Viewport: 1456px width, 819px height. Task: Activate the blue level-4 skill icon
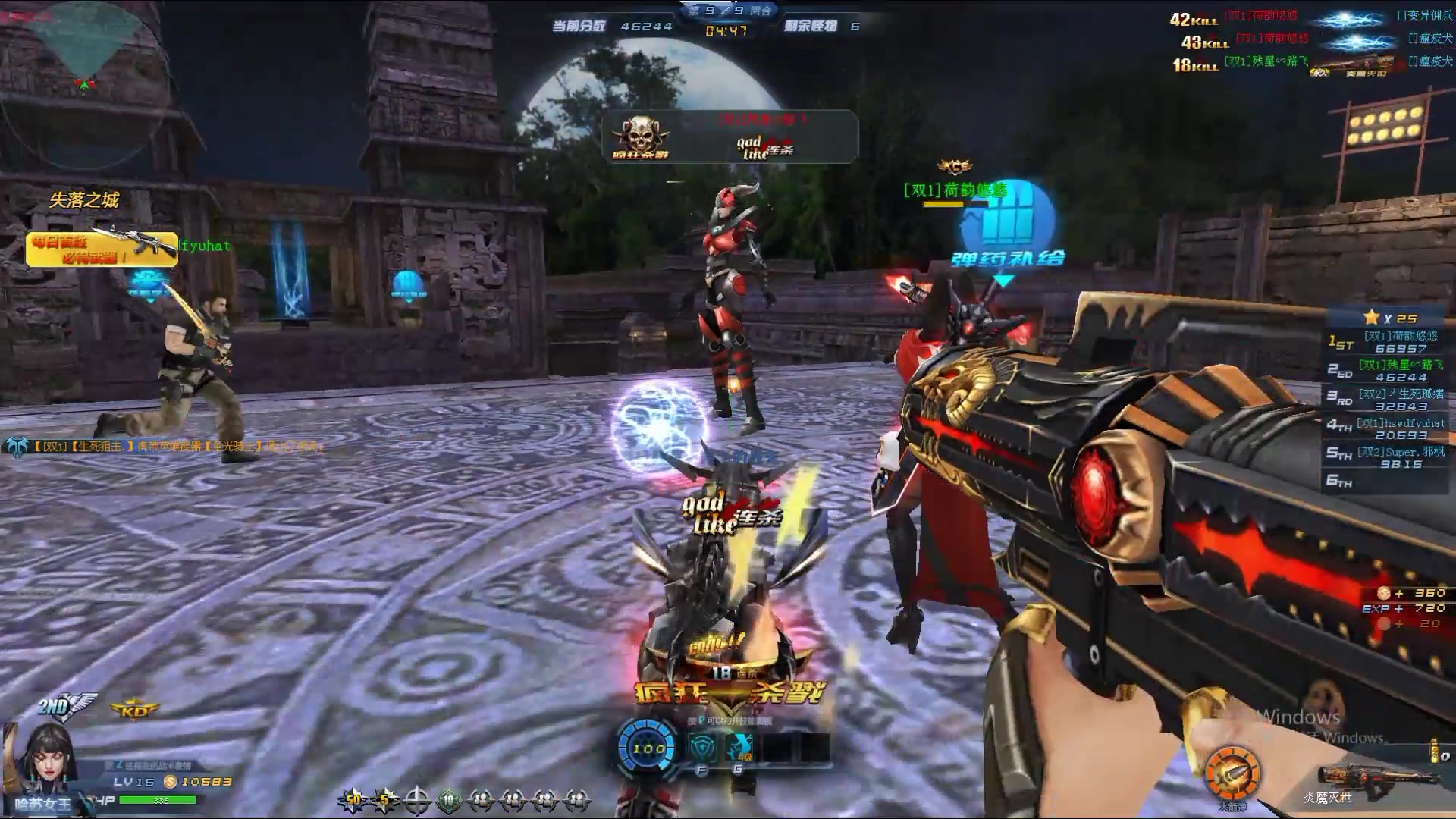(738, 748)
